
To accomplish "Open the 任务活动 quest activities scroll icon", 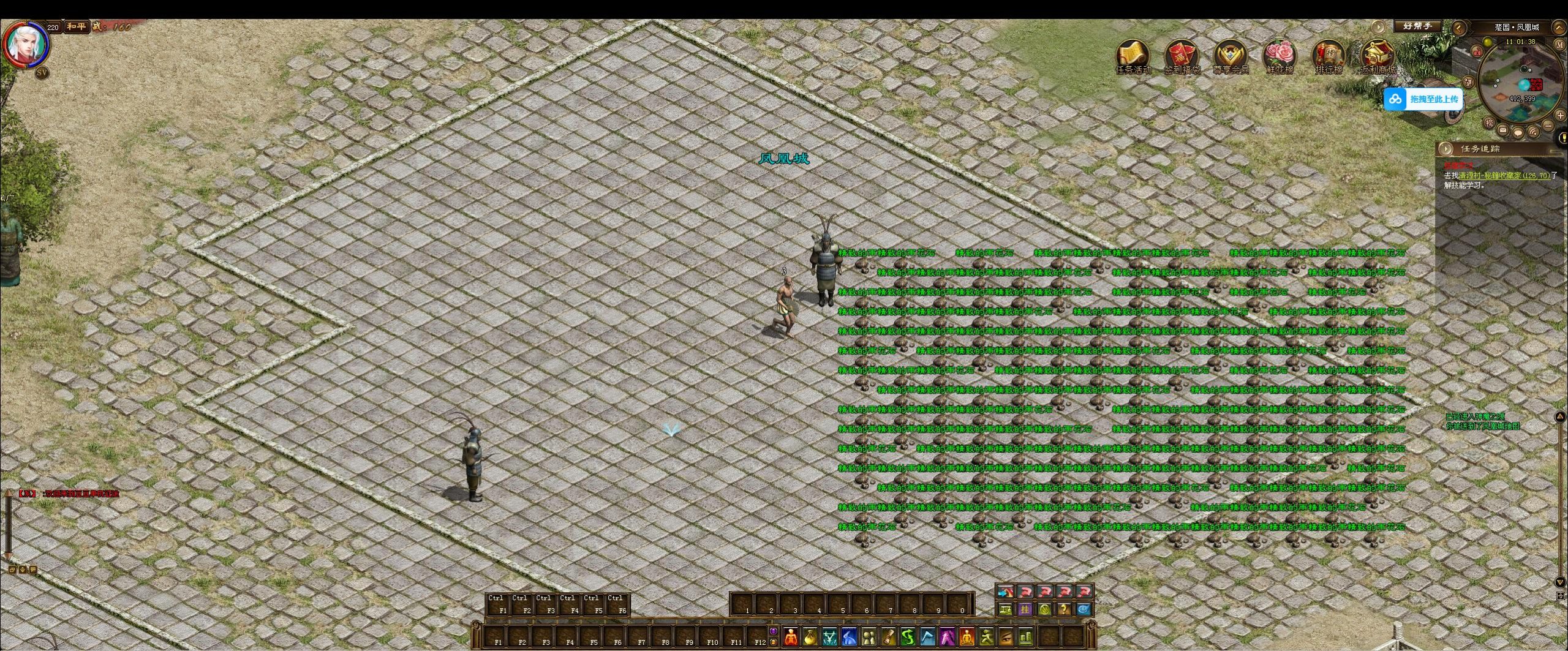I will [x=1133, y=56].
